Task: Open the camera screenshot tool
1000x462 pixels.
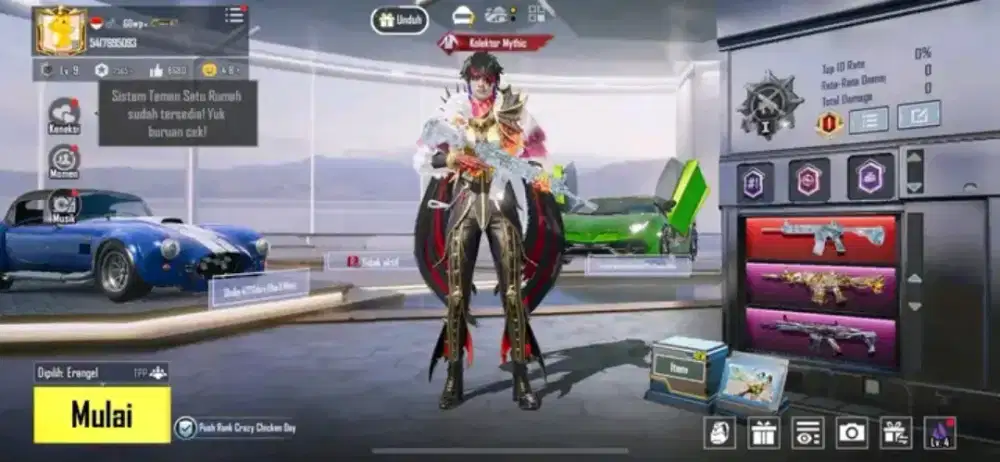Action: coord(852,432)
